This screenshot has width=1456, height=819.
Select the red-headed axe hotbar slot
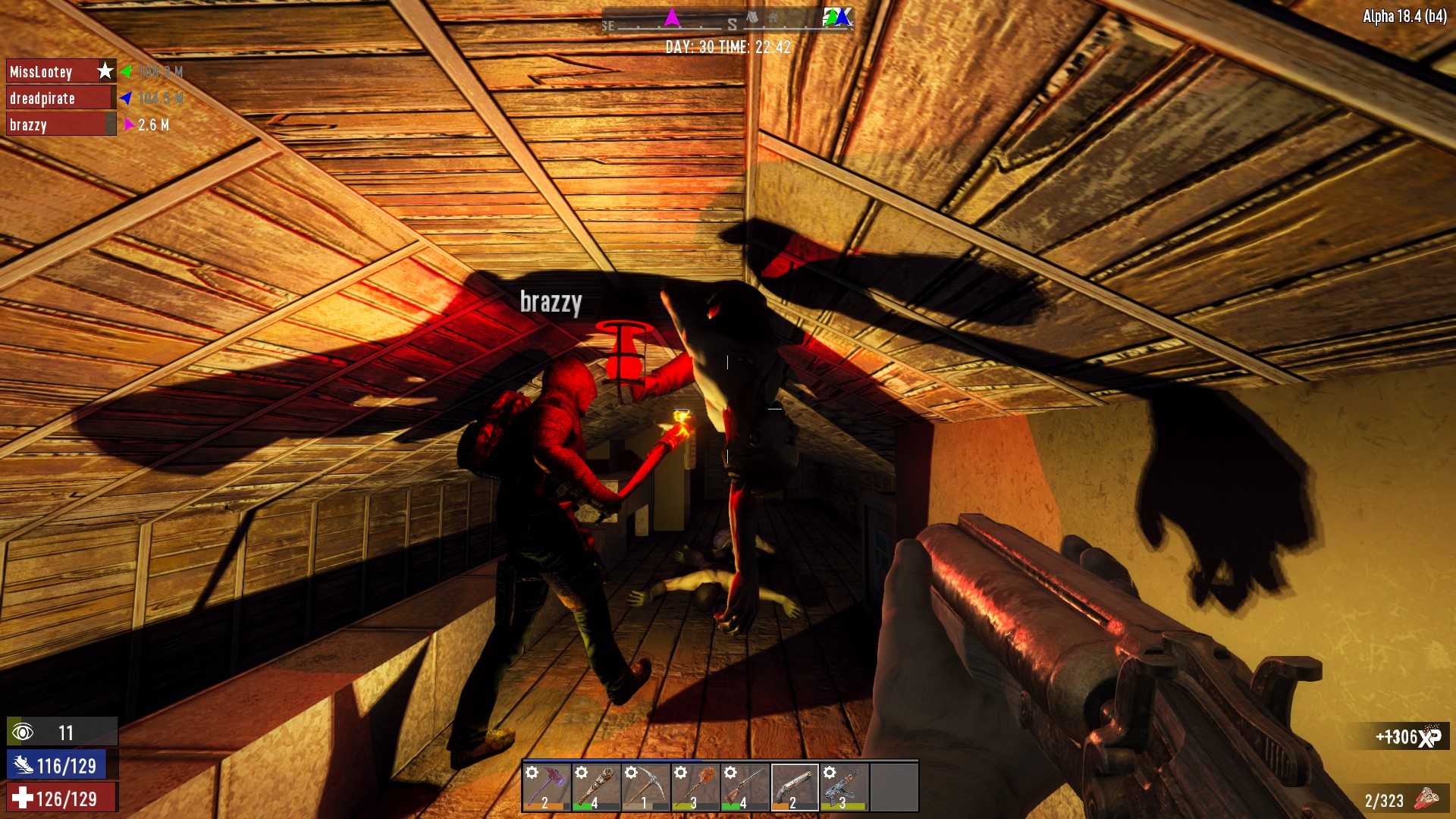[546, 788]
